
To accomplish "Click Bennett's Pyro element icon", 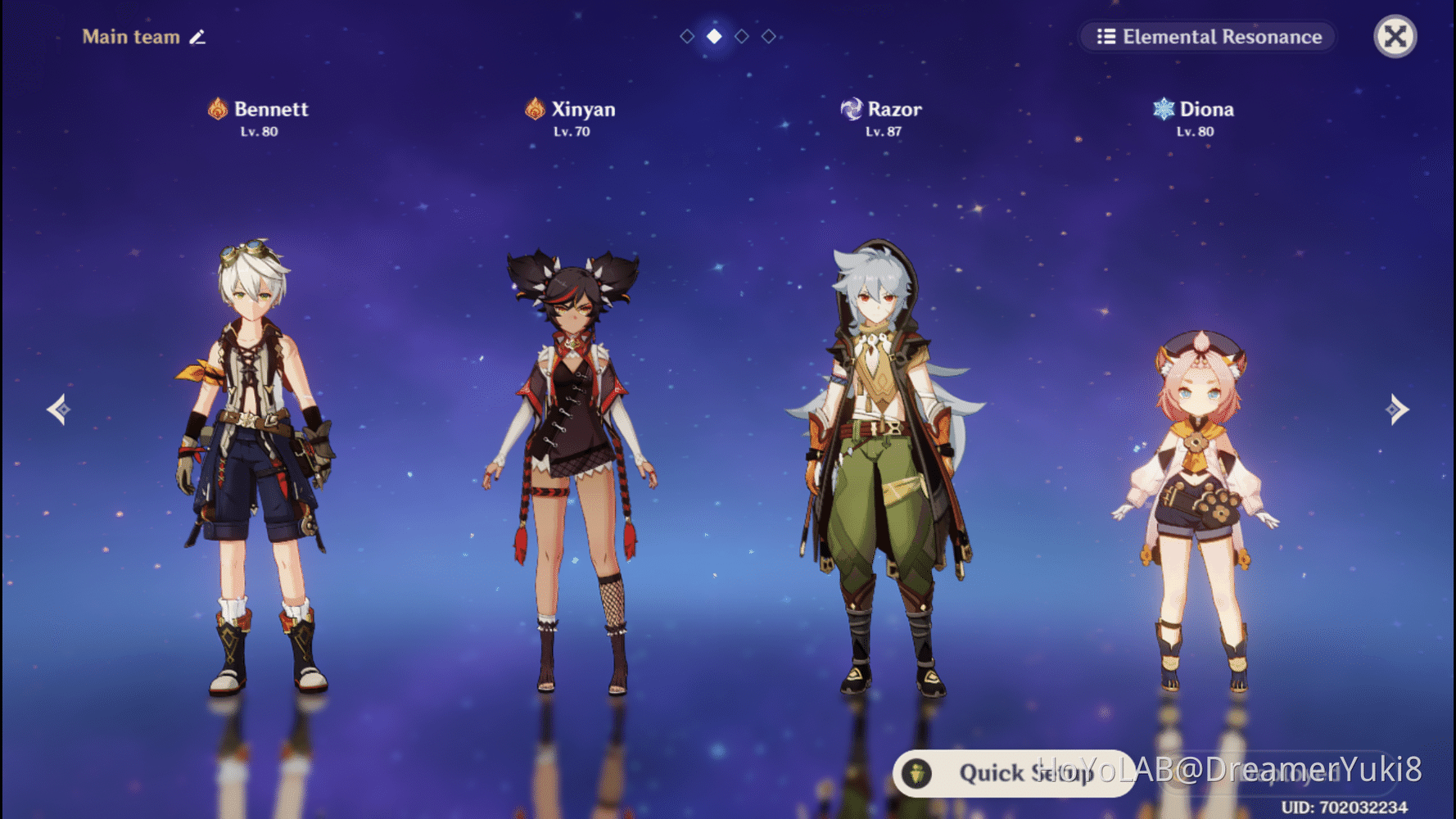I will (216, 108).
